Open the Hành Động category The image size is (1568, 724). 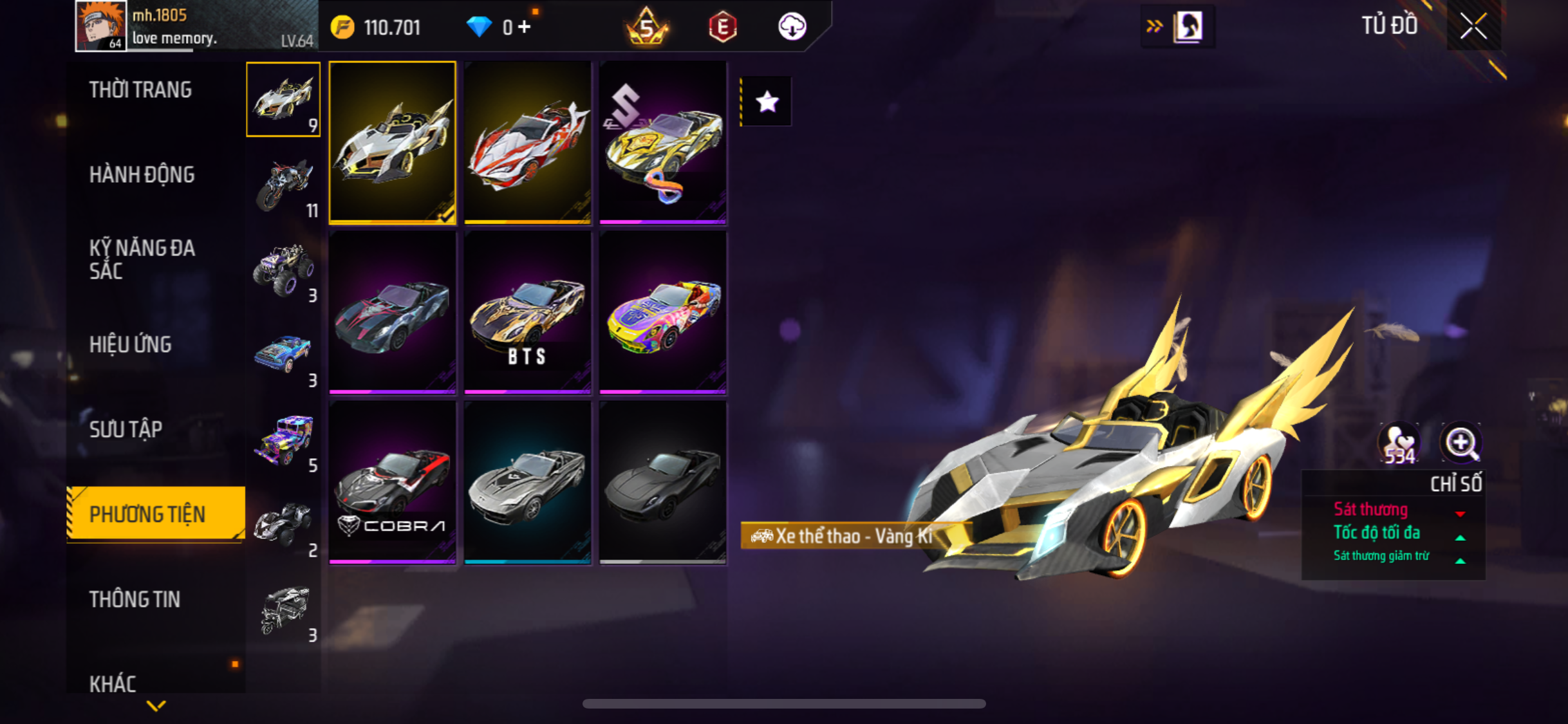click(142, 174)
